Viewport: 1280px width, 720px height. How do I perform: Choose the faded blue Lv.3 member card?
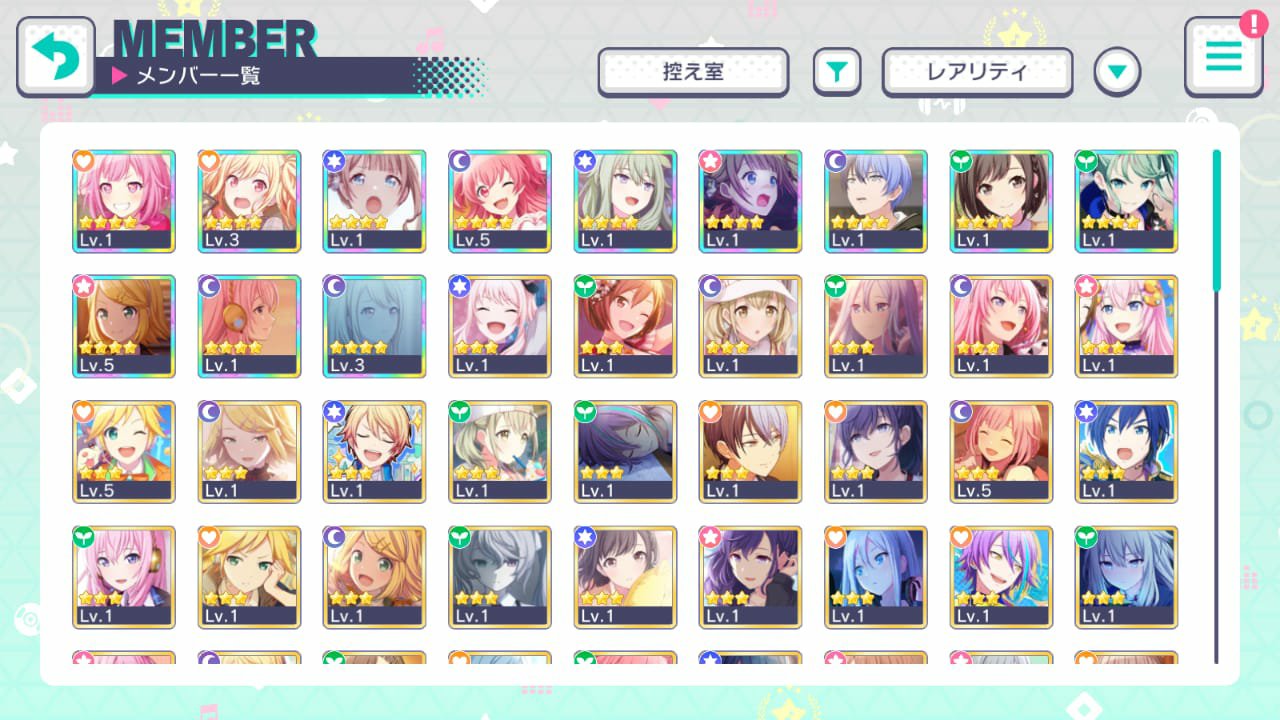click(375, 326)
